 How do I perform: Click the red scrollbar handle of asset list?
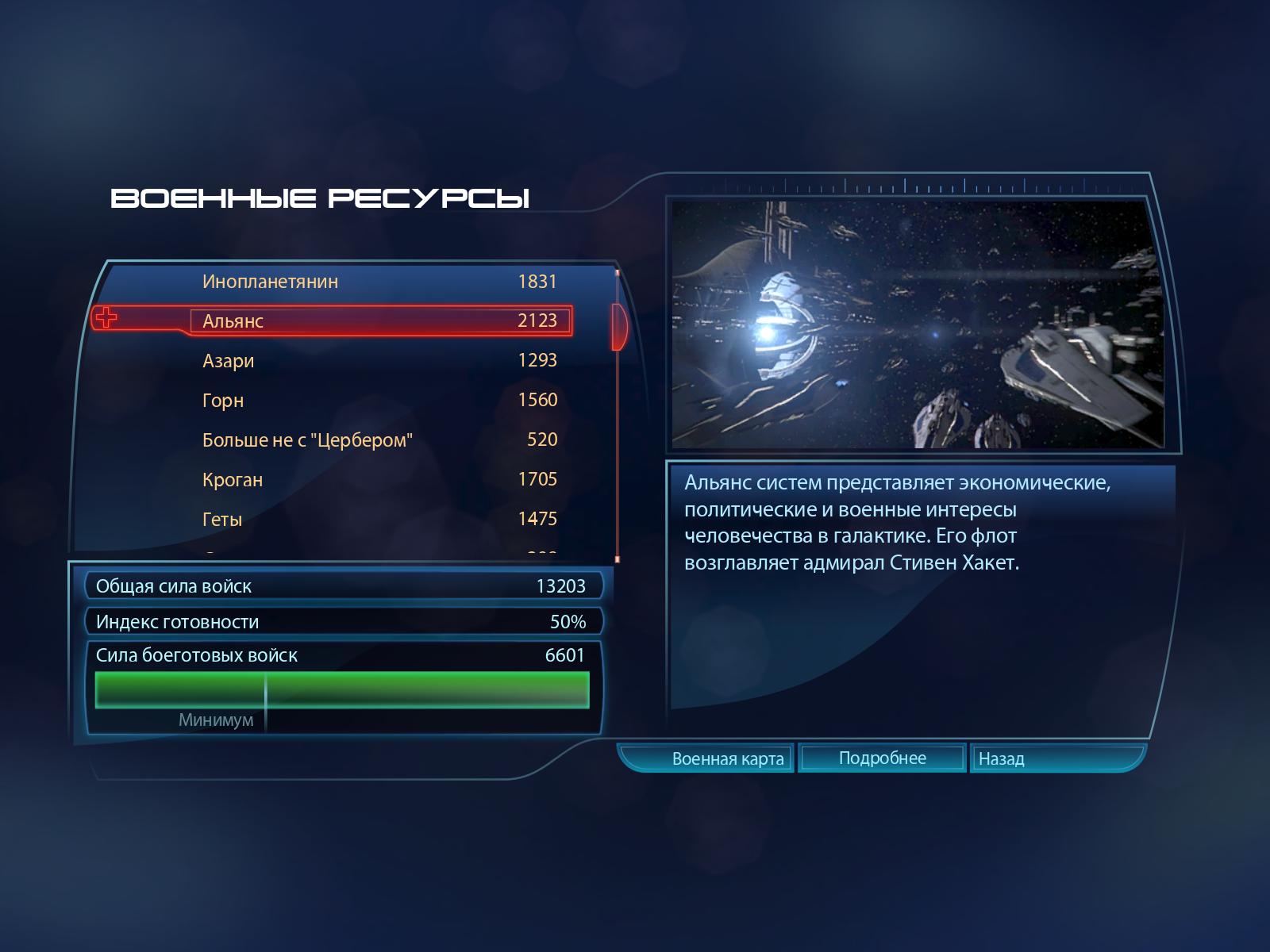pyautogui.click(x=618, y=326)
